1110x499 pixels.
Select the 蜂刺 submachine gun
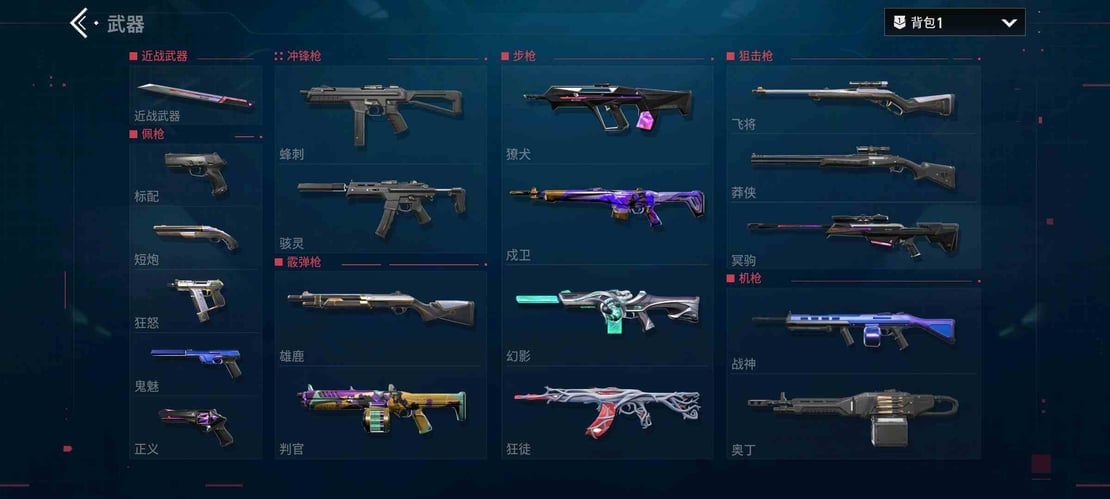380,110
